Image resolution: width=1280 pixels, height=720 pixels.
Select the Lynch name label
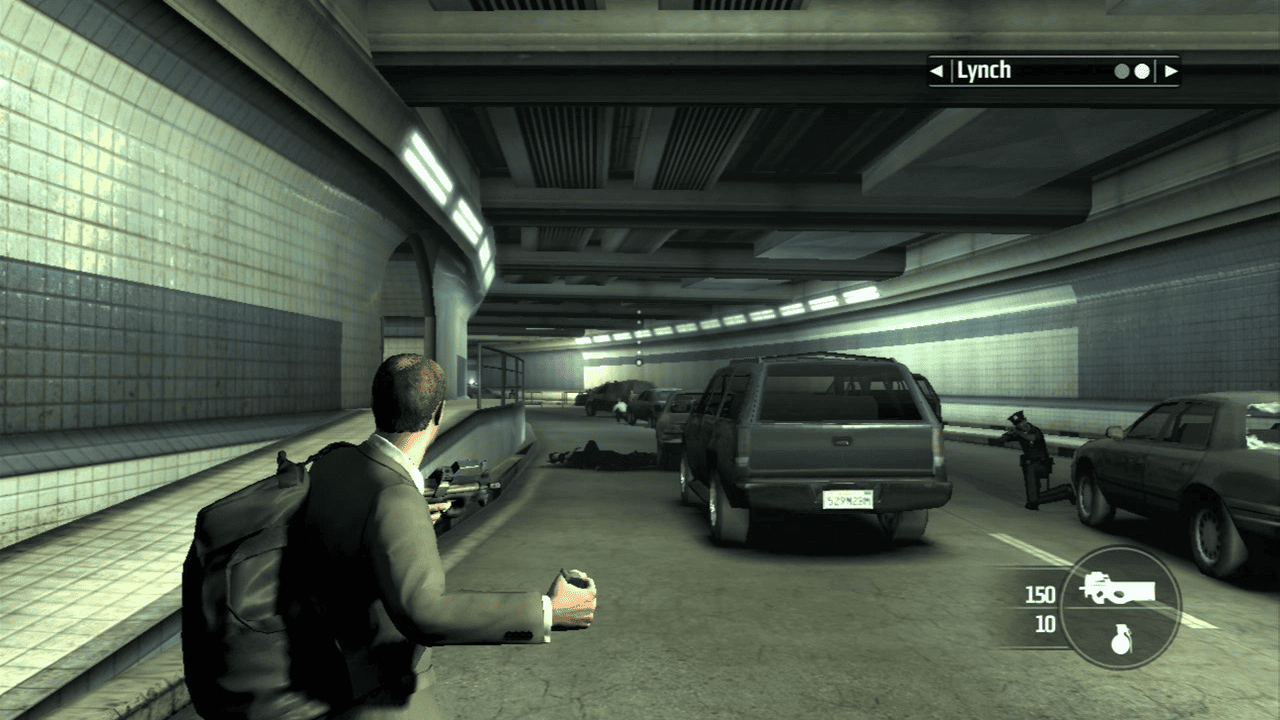click(985, 70)
